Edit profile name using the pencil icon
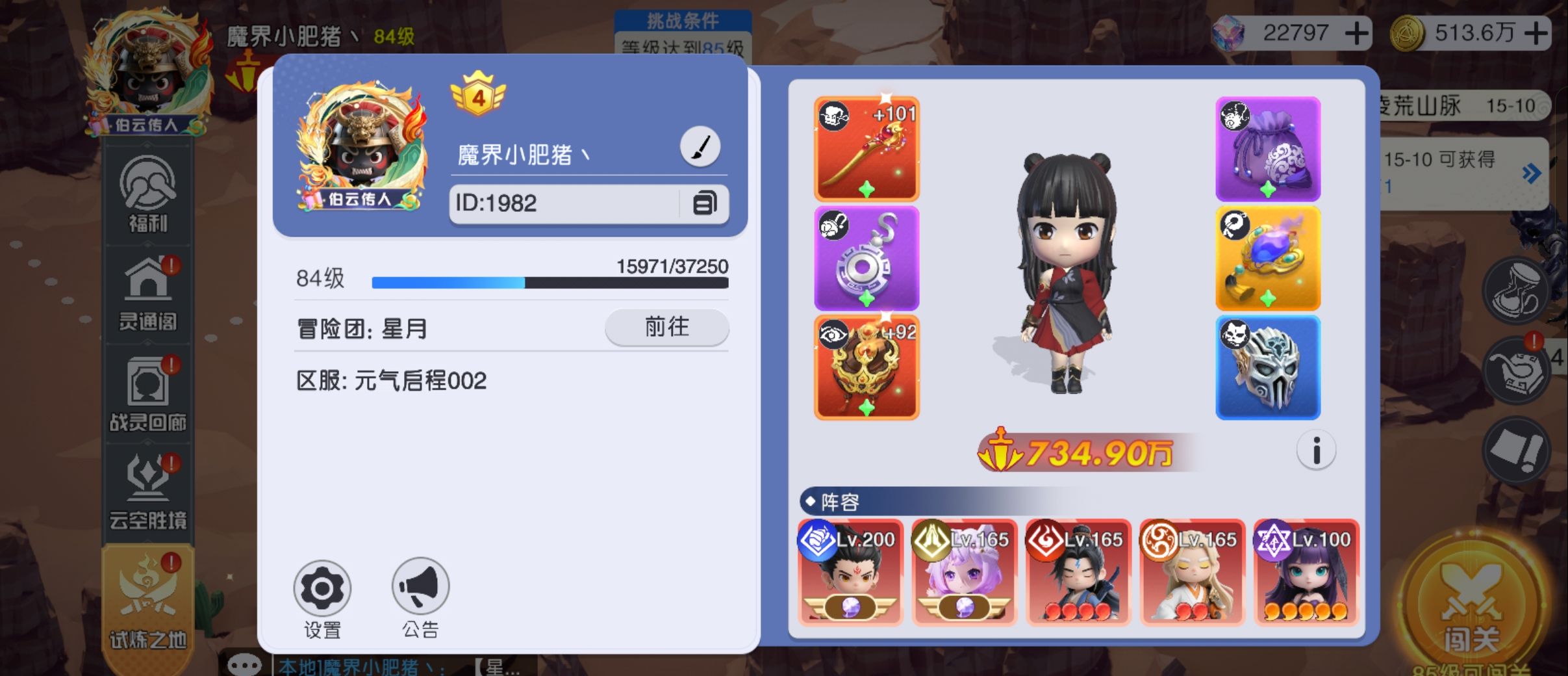 700,146
